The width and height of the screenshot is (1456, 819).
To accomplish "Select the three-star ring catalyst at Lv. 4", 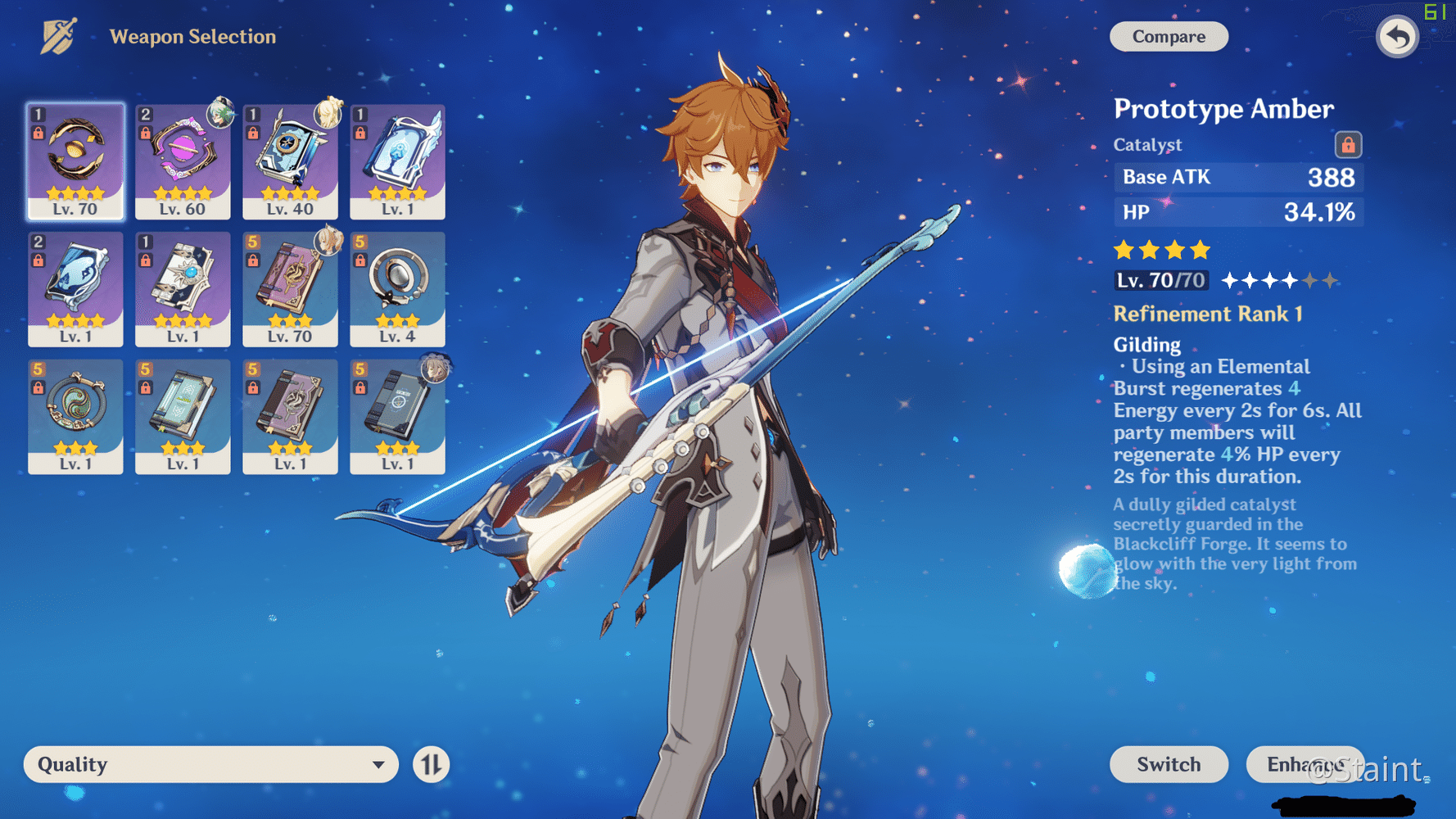I will pyautogui.click(x=397, y=288).
